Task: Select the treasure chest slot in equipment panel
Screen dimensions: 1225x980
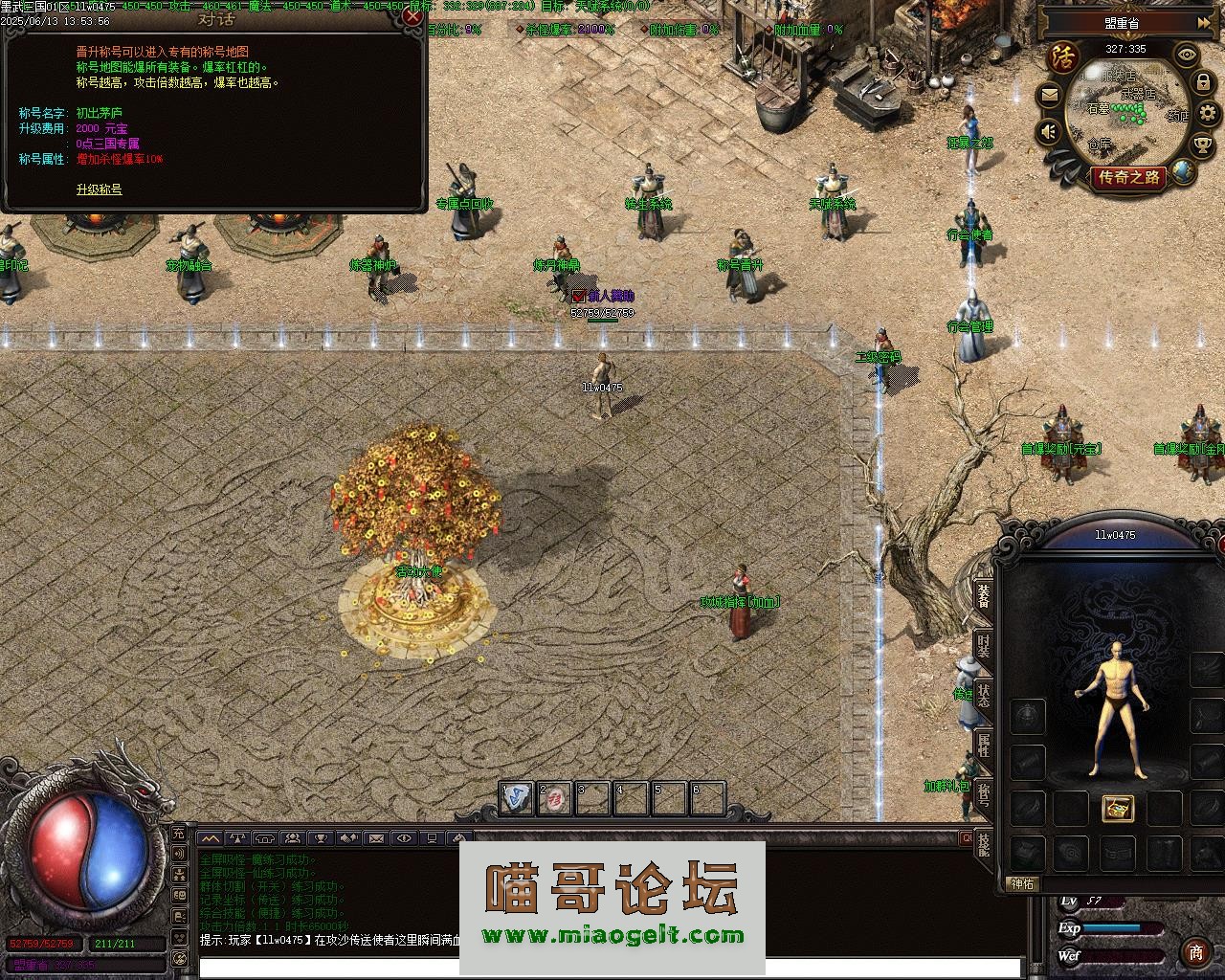Action: click(x=1118, y=808)
